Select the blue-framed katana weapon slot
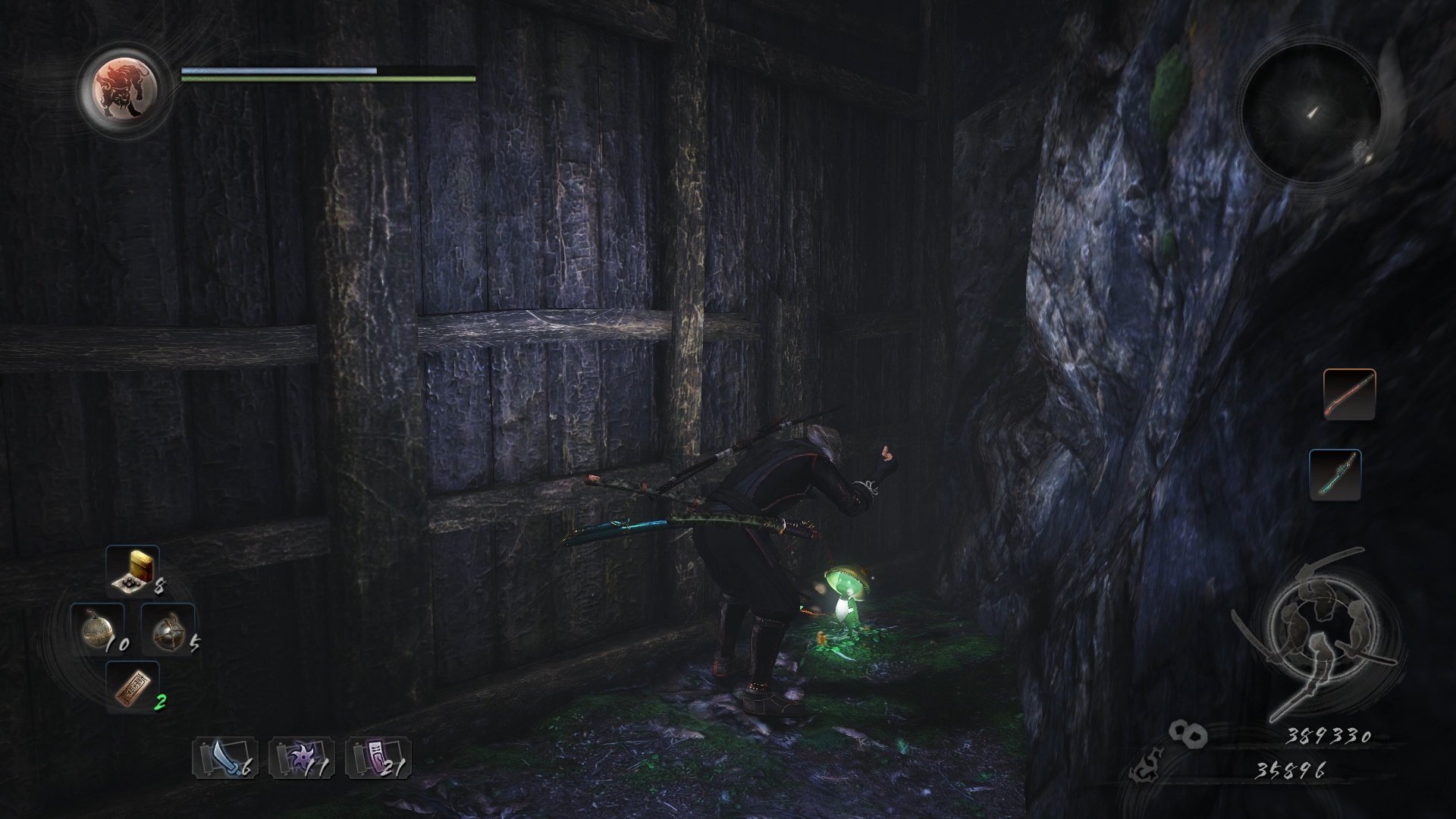 (x=1335, y=475)
